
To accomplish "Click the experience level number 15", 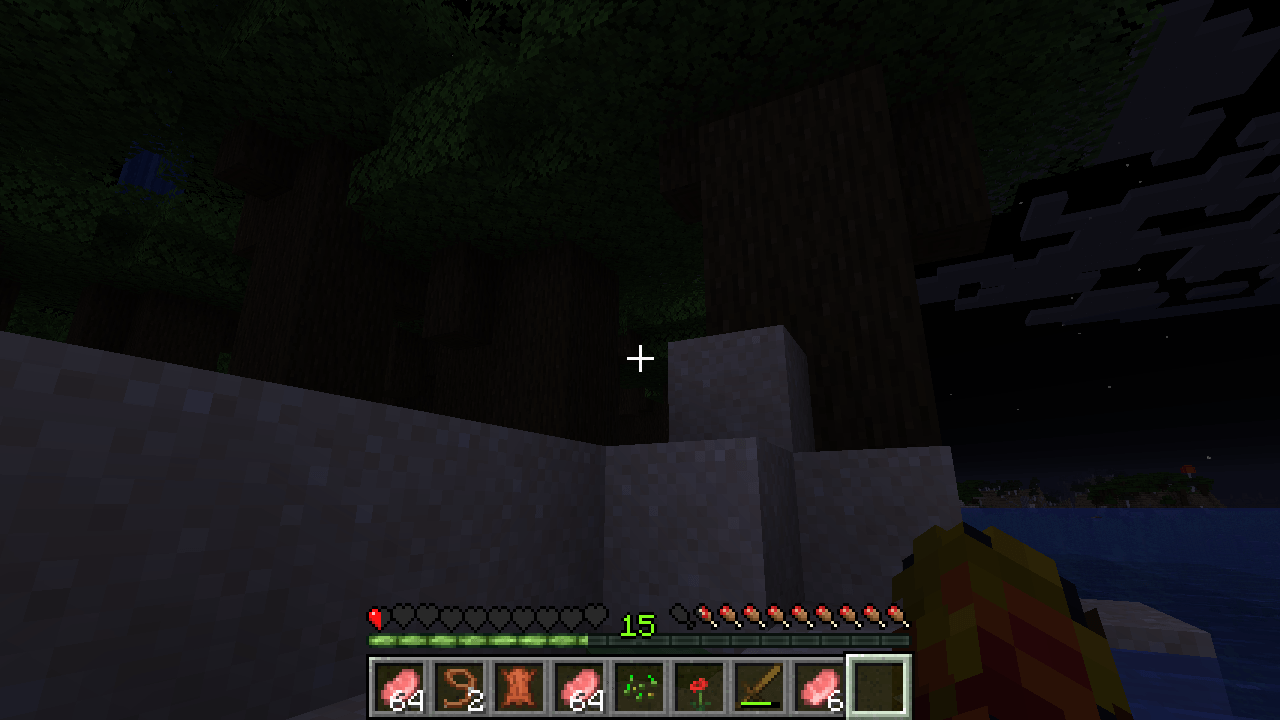I will pos(640,627).
